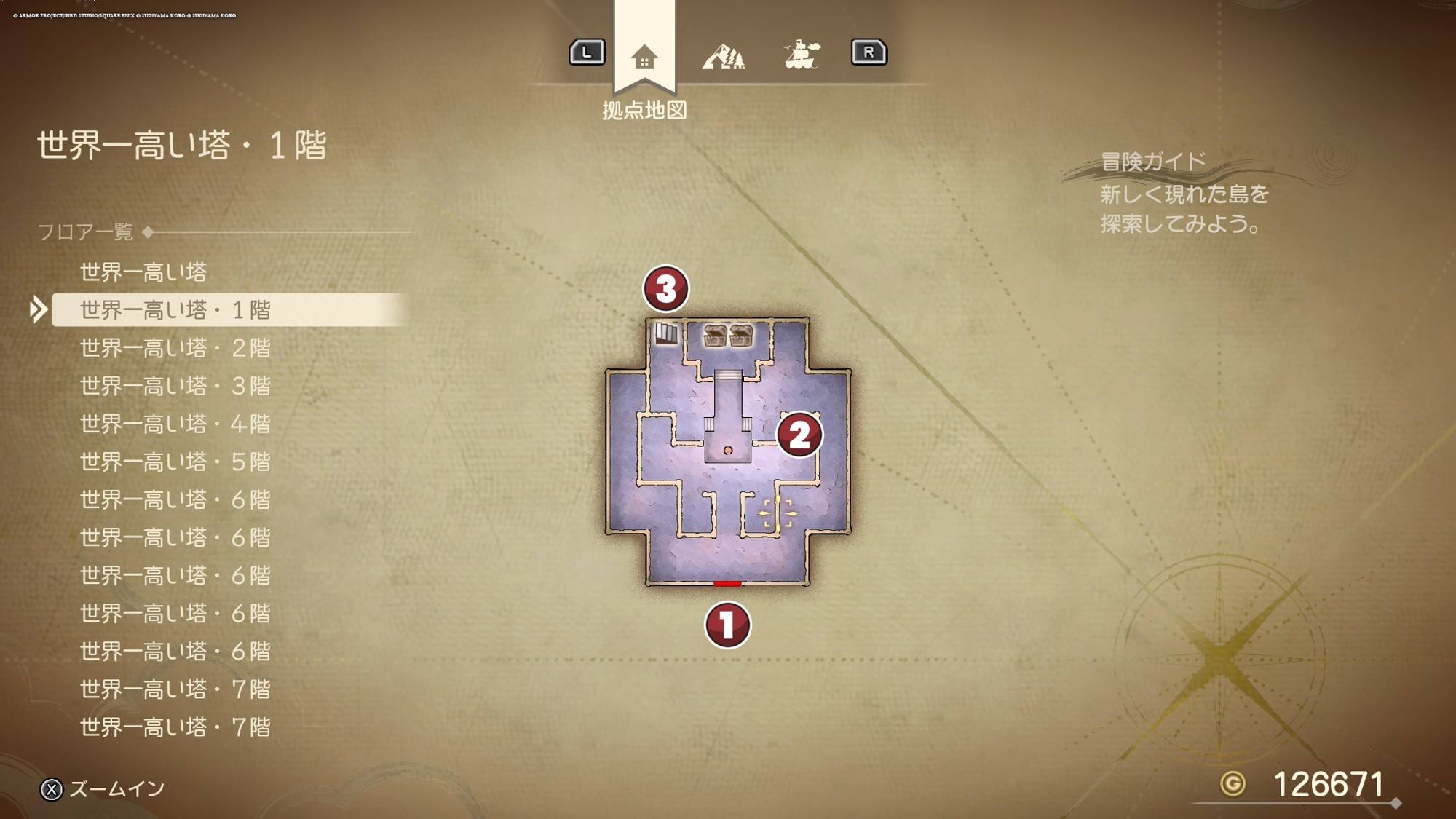Open the 世界一高い塔・3階 floor map
Image resolution: width=1456 pixels, height=819 pixels.
(175, 386)
